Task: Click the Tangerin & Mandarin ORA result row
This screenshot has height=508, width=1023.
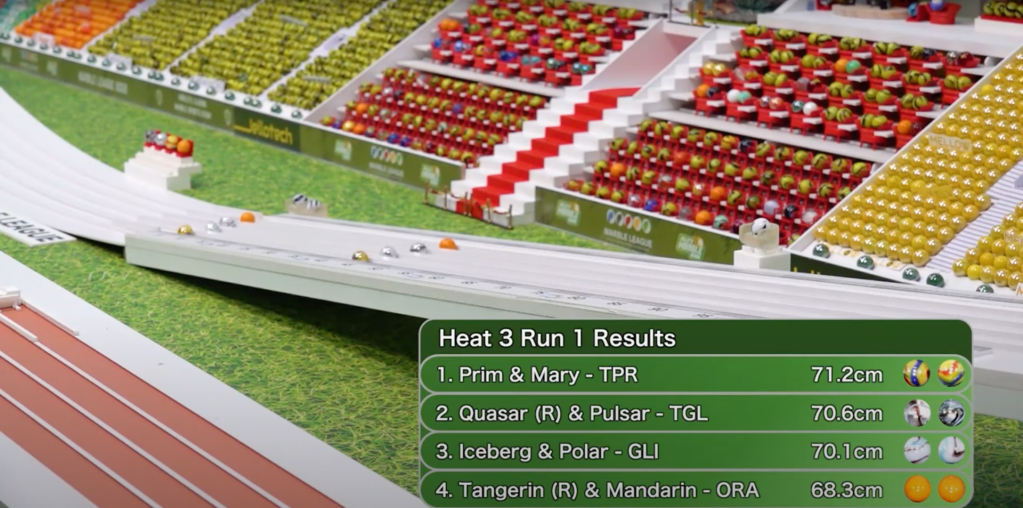Action: (x=694, y=489)
